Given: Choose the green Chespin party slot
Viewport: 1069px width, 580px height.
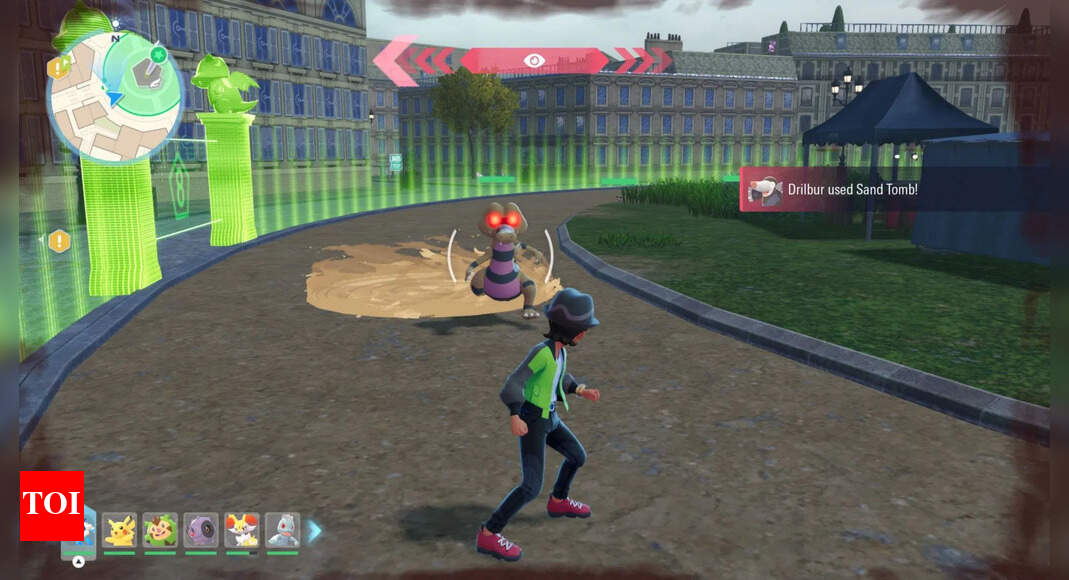Looking at the screenshot, I should (160, 530).
